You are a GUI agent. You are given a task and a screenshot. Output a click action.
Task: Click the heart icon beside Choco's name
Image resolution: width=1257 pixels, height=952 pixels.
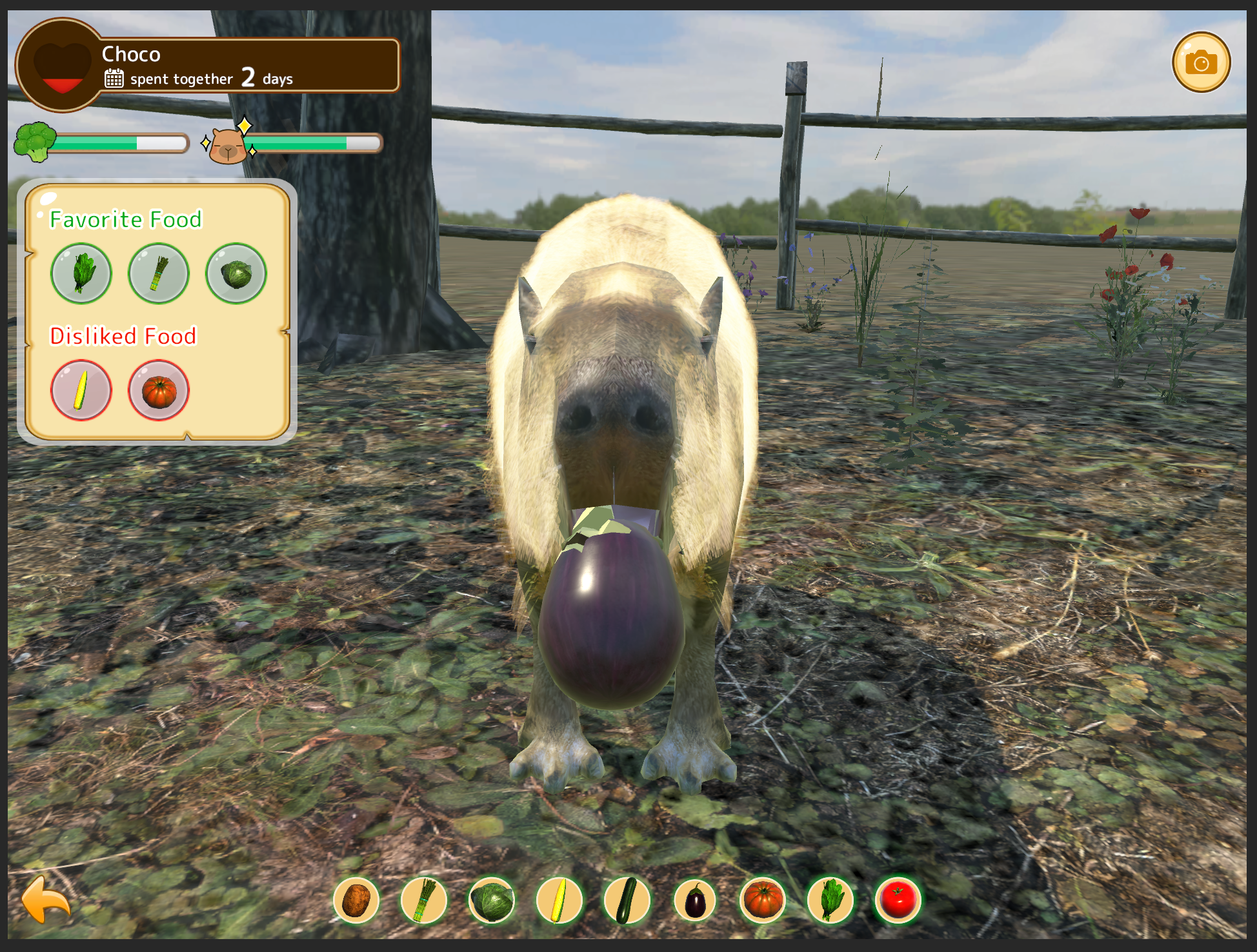pyautogui.click(x=62, y=66)
